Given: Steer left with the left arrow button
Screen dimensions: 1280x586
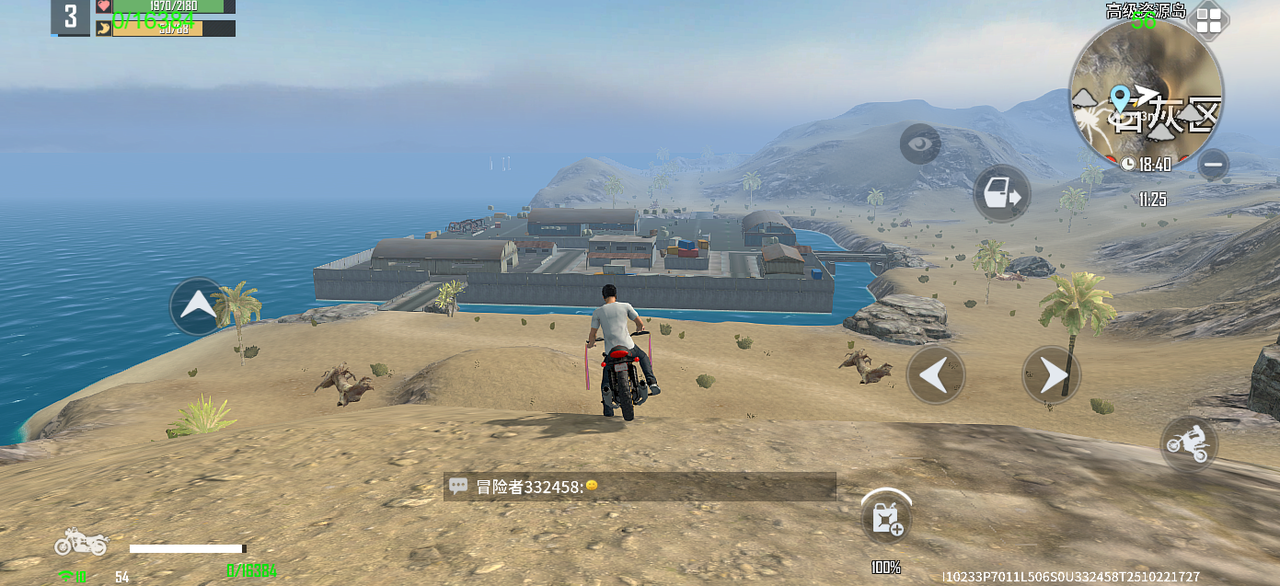Looking at the screenshot, I should (935, 375).
